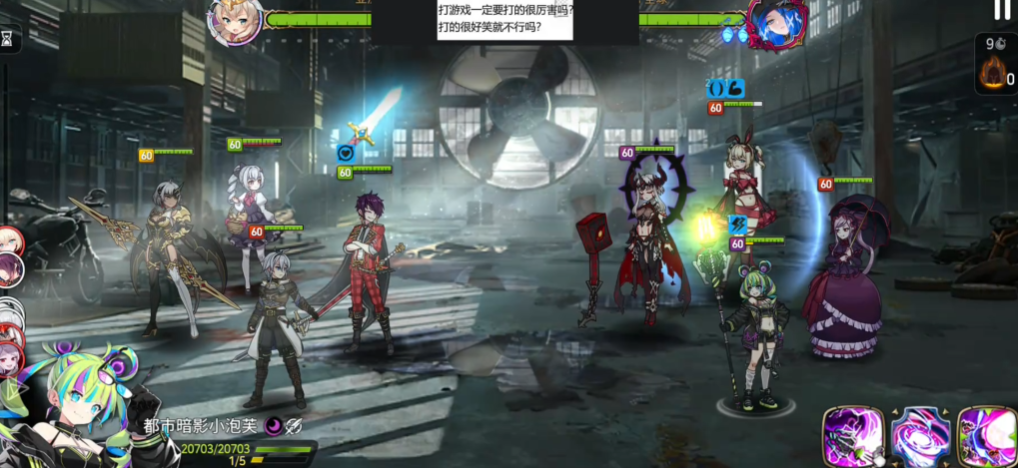Activate the purple lightning claw skill
Screen dimensions: 1018x468
852,436
